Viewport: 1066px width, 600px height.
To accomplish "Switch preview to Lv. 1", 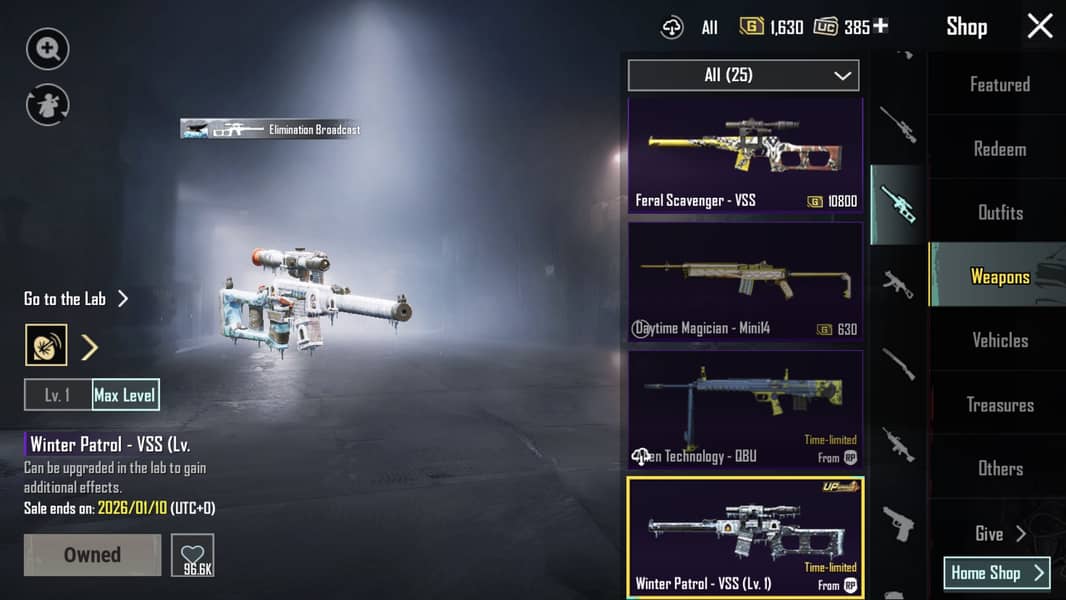I will pyautogui.click(x=58, y=395).
